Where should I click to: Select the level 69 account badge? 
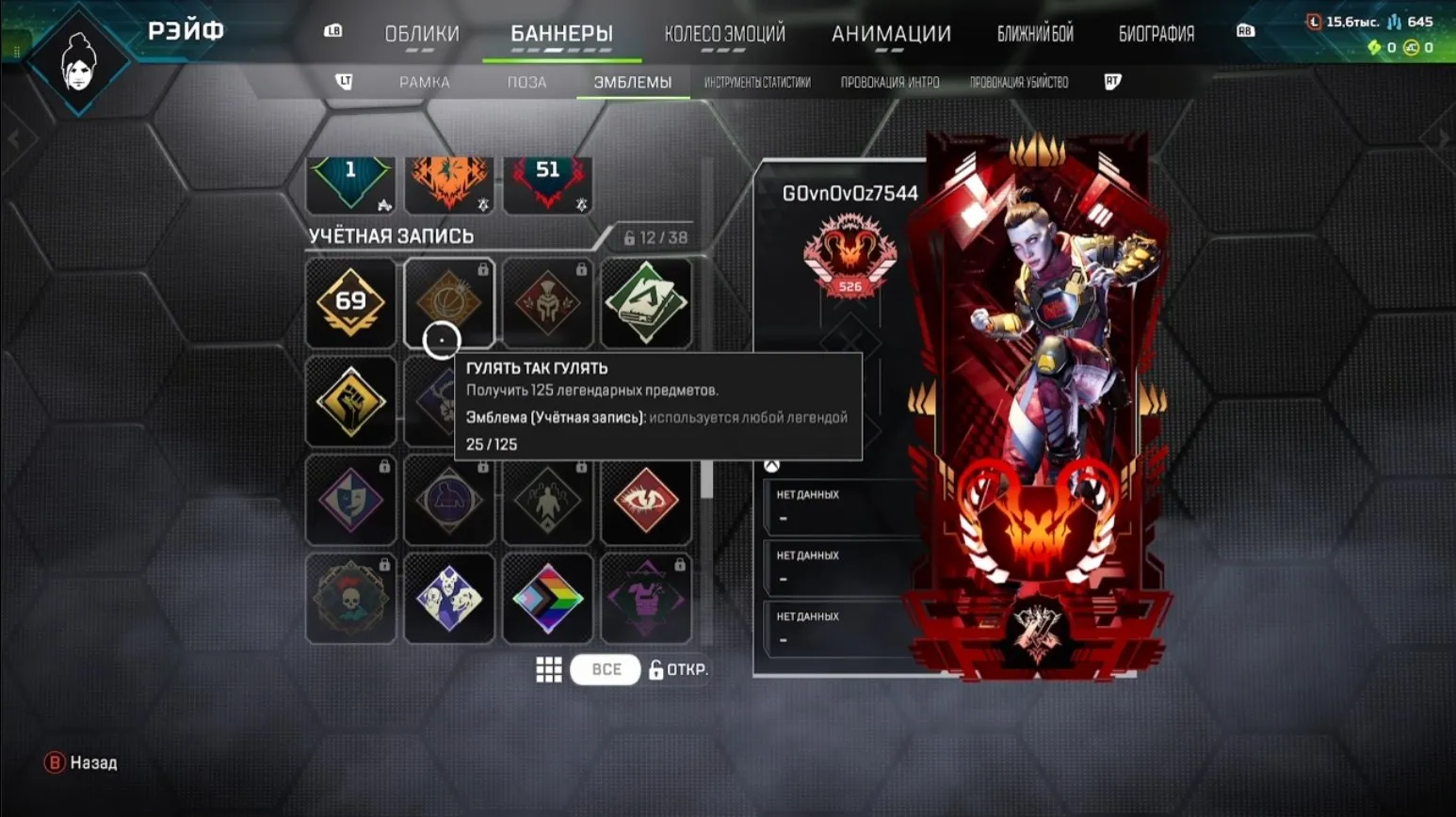click(x=350, y=302)
